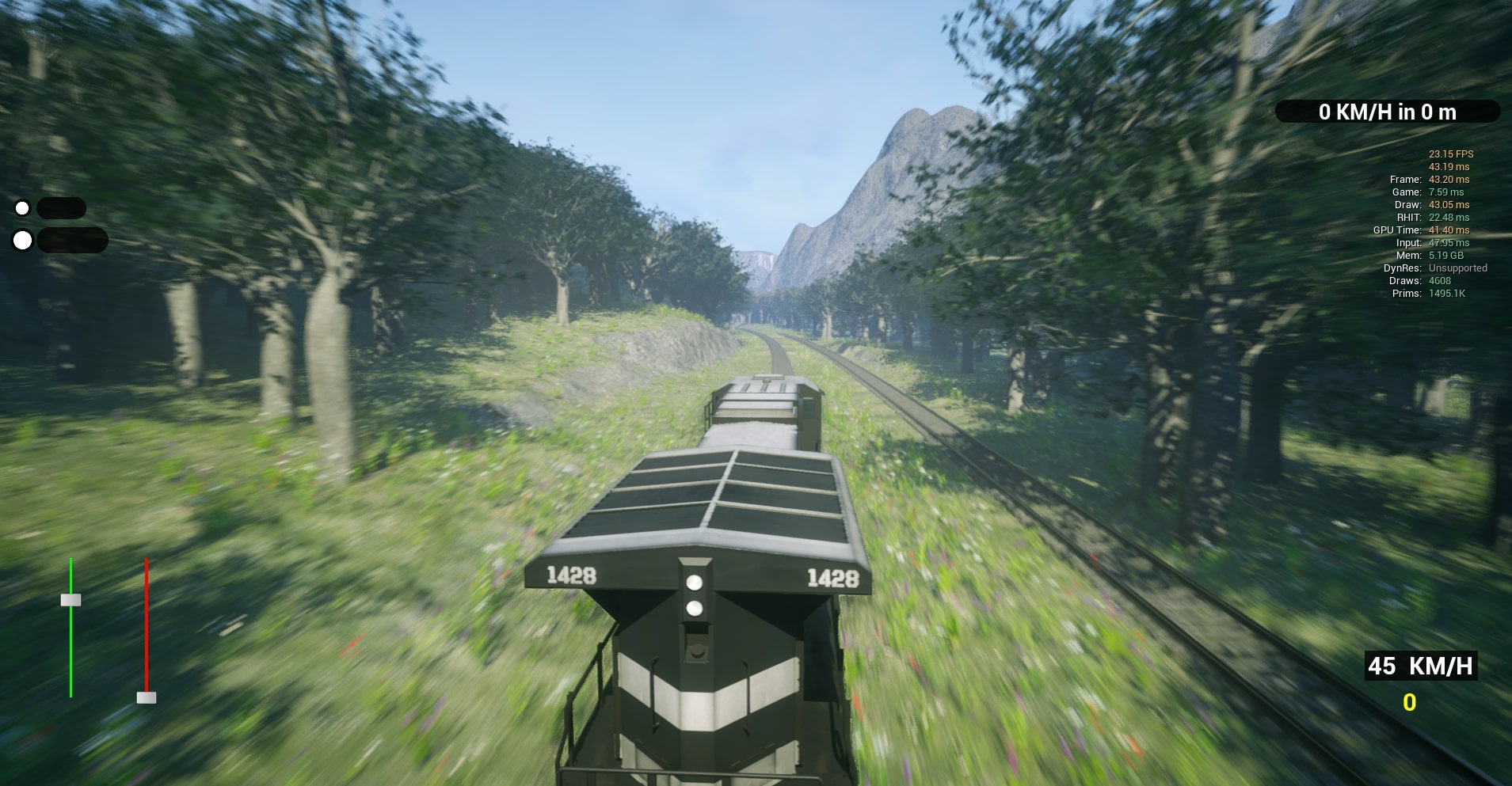Toggle the lower switch with white indicator
This screenshot has height=786, width=1512.
point(23,240)
